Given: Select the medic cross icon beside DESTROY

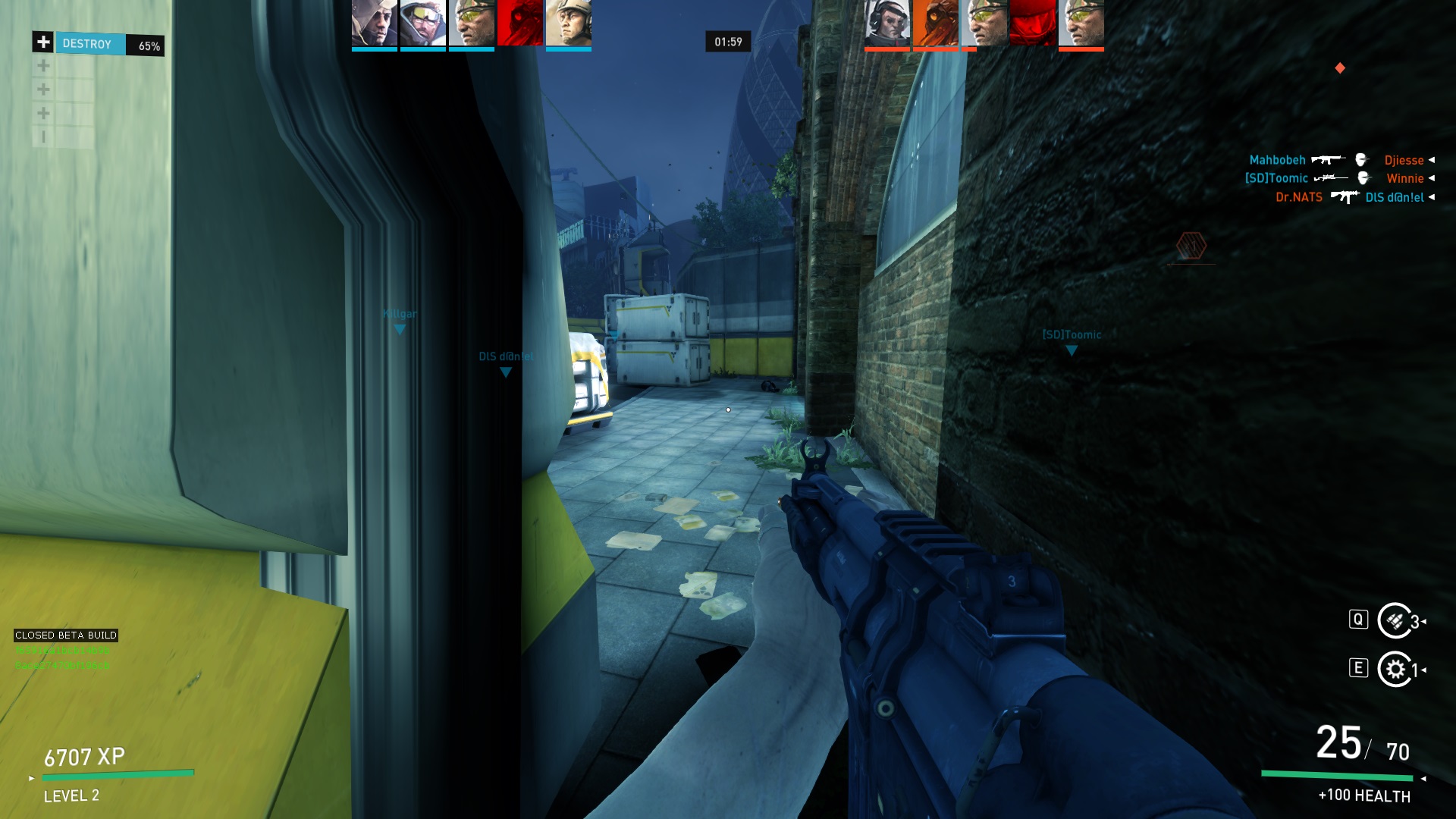Looking at the screenshot, I should coord(43,42).
